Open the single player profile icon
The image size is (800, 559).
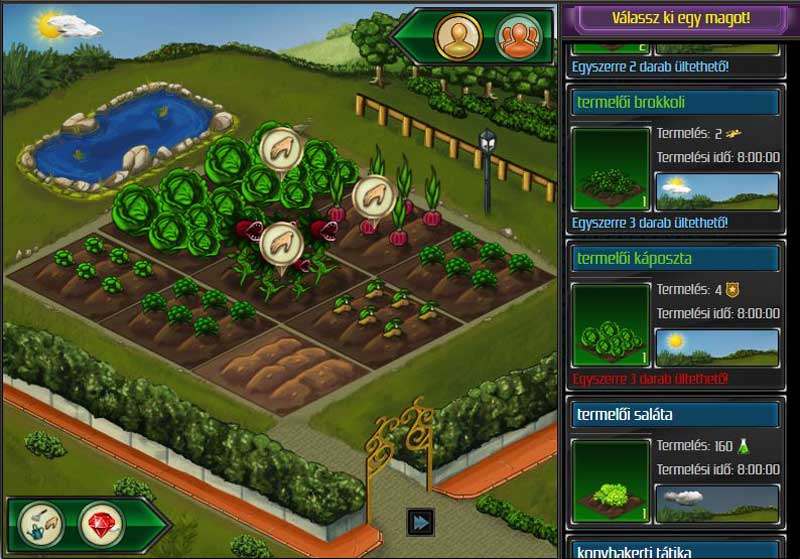pos(456,38)
